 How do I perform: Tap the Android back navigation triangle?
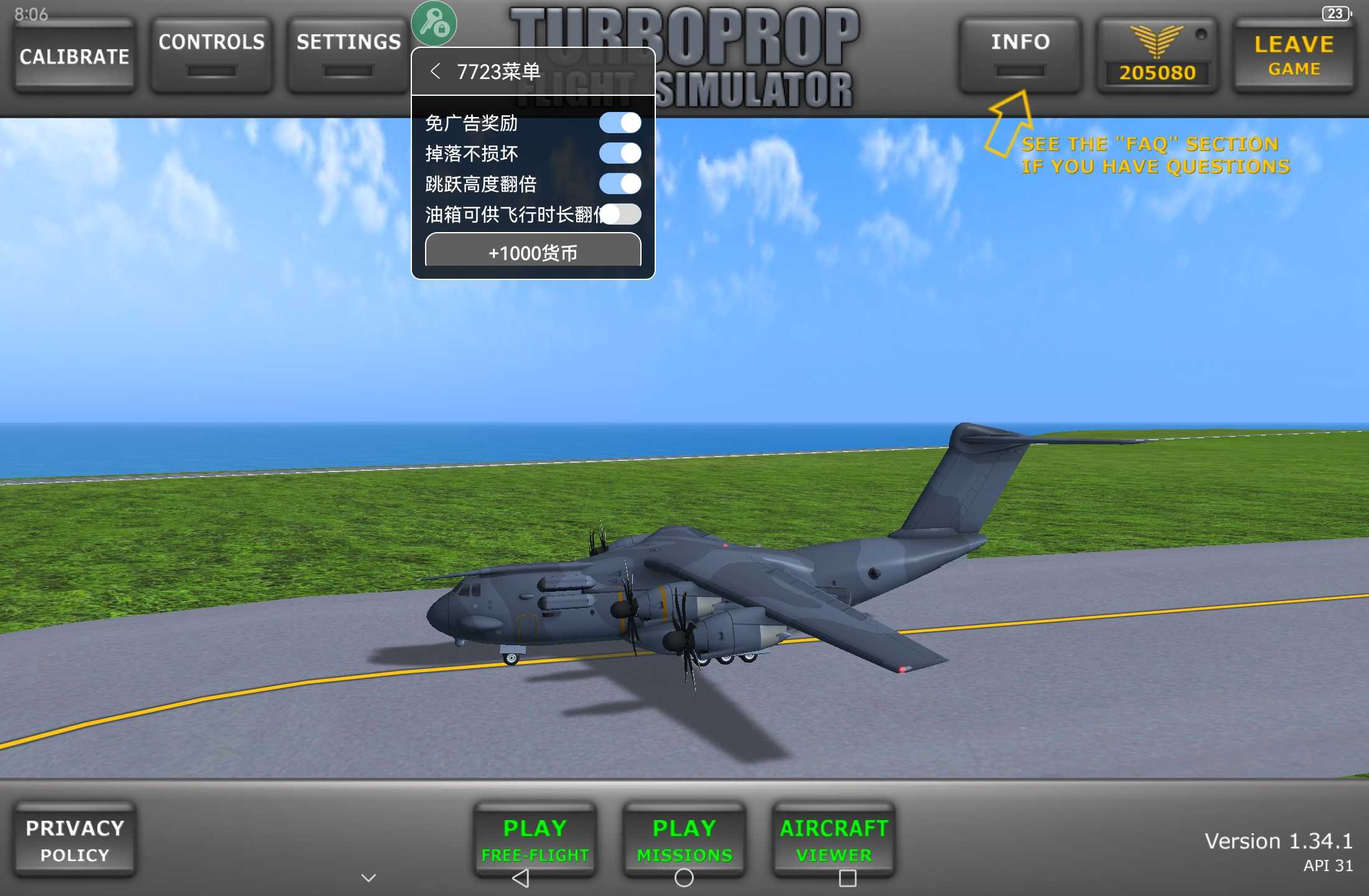tap(521, 878)
